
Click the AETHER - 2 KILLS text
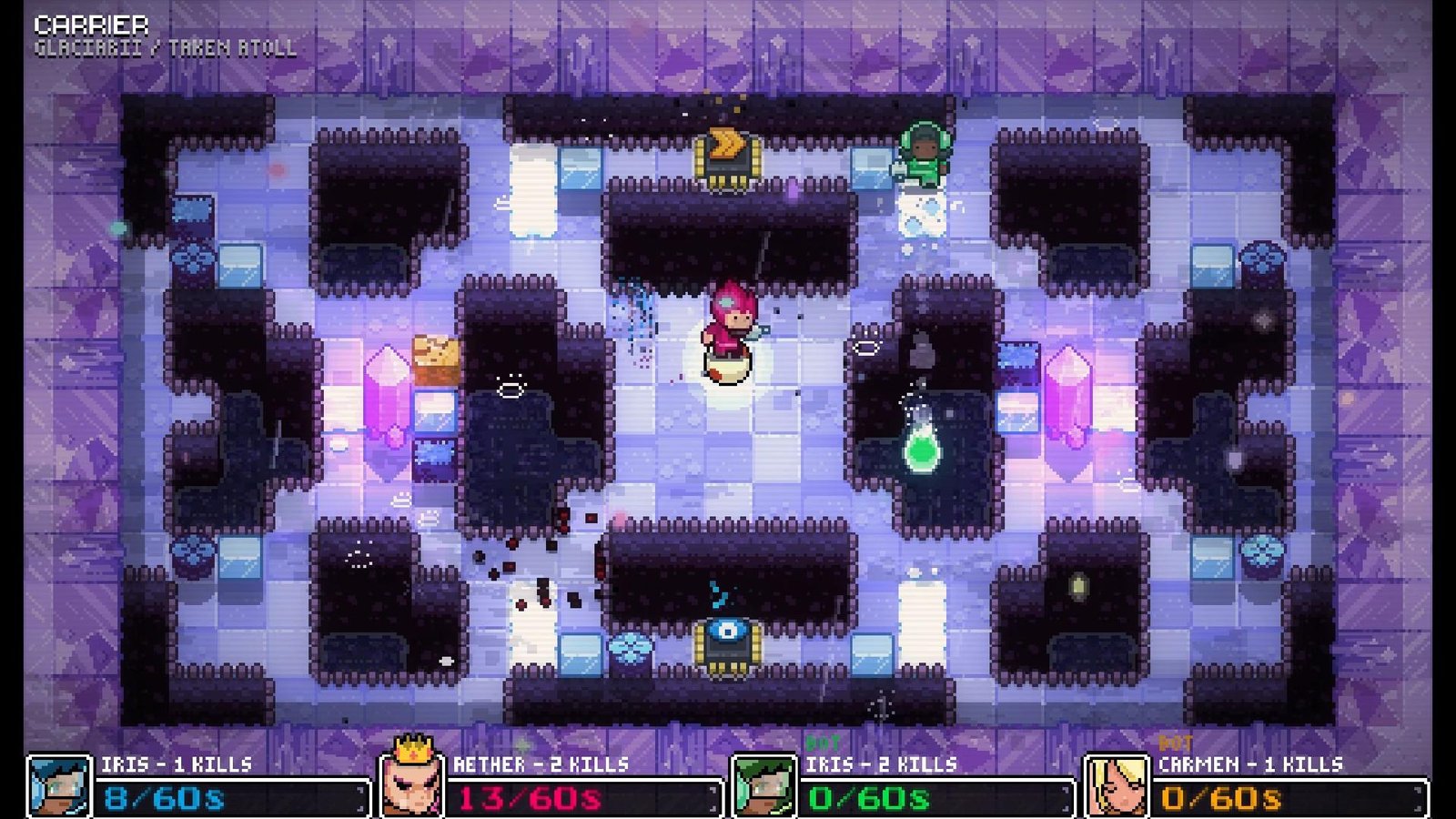[537, 766]
